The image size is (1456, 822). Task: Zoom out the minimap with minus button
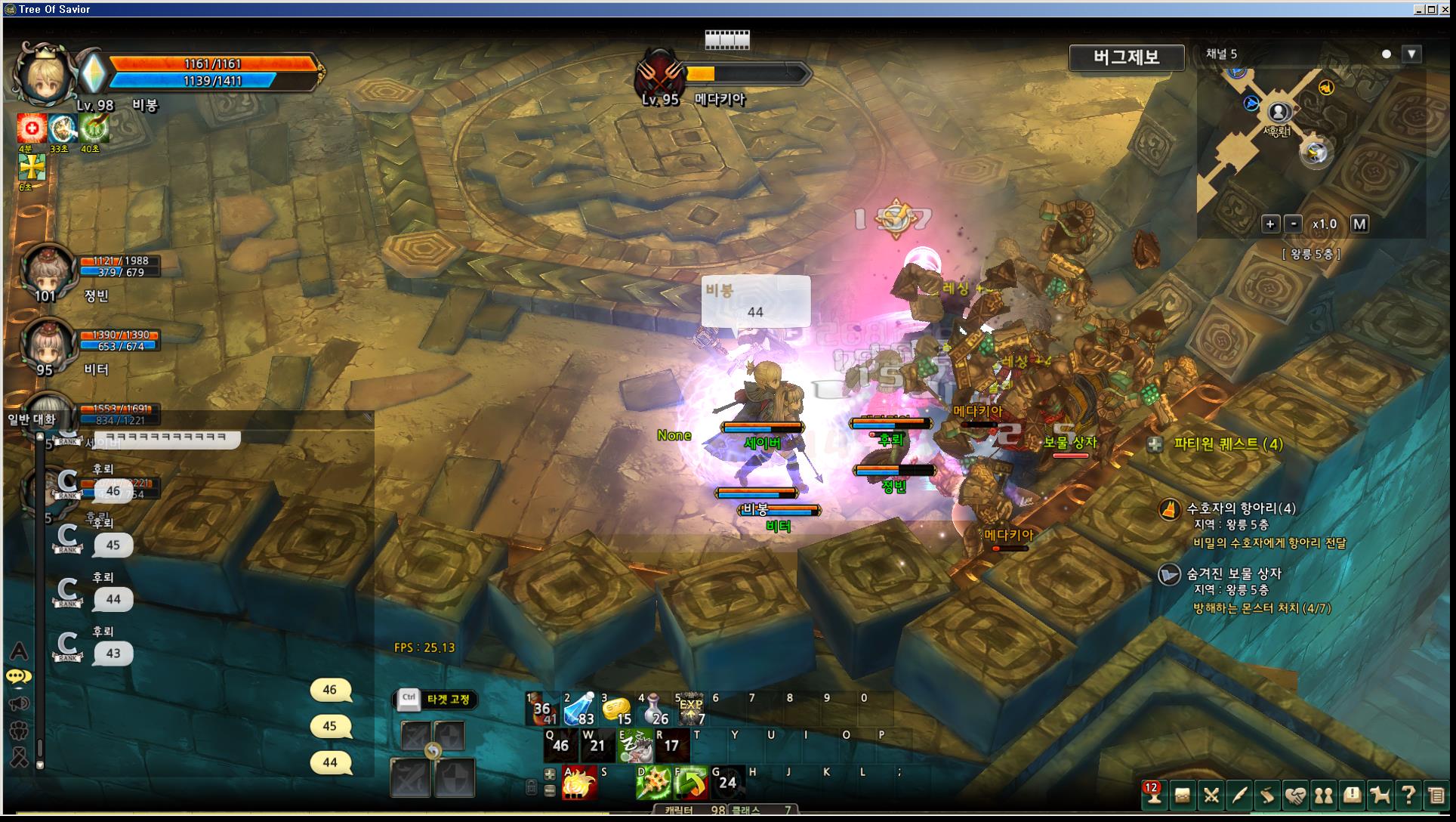click(x=1294, y=224)
